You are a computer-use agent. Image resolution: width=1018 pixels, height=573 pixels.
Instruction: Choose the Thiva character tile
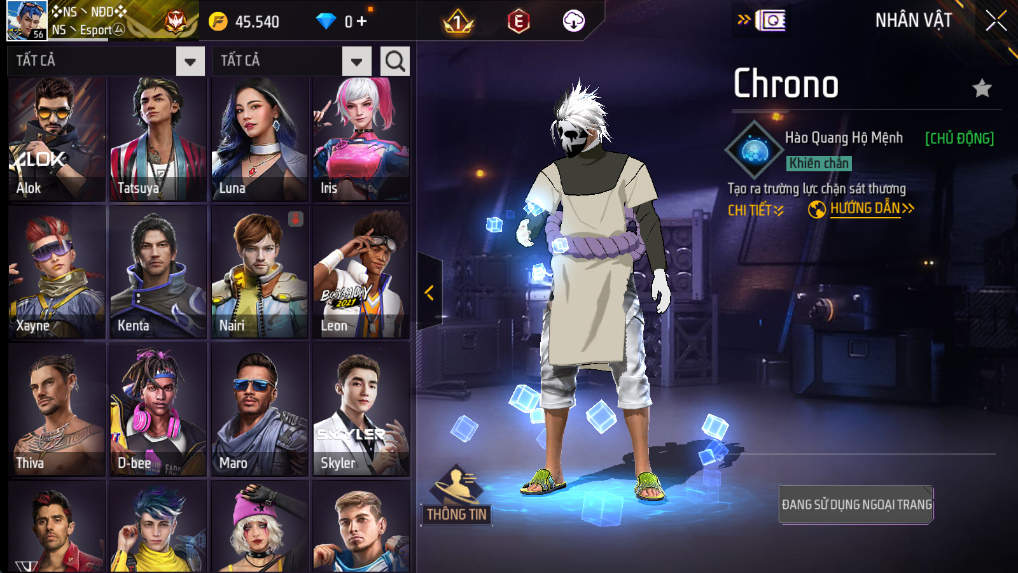pos(57,410)
